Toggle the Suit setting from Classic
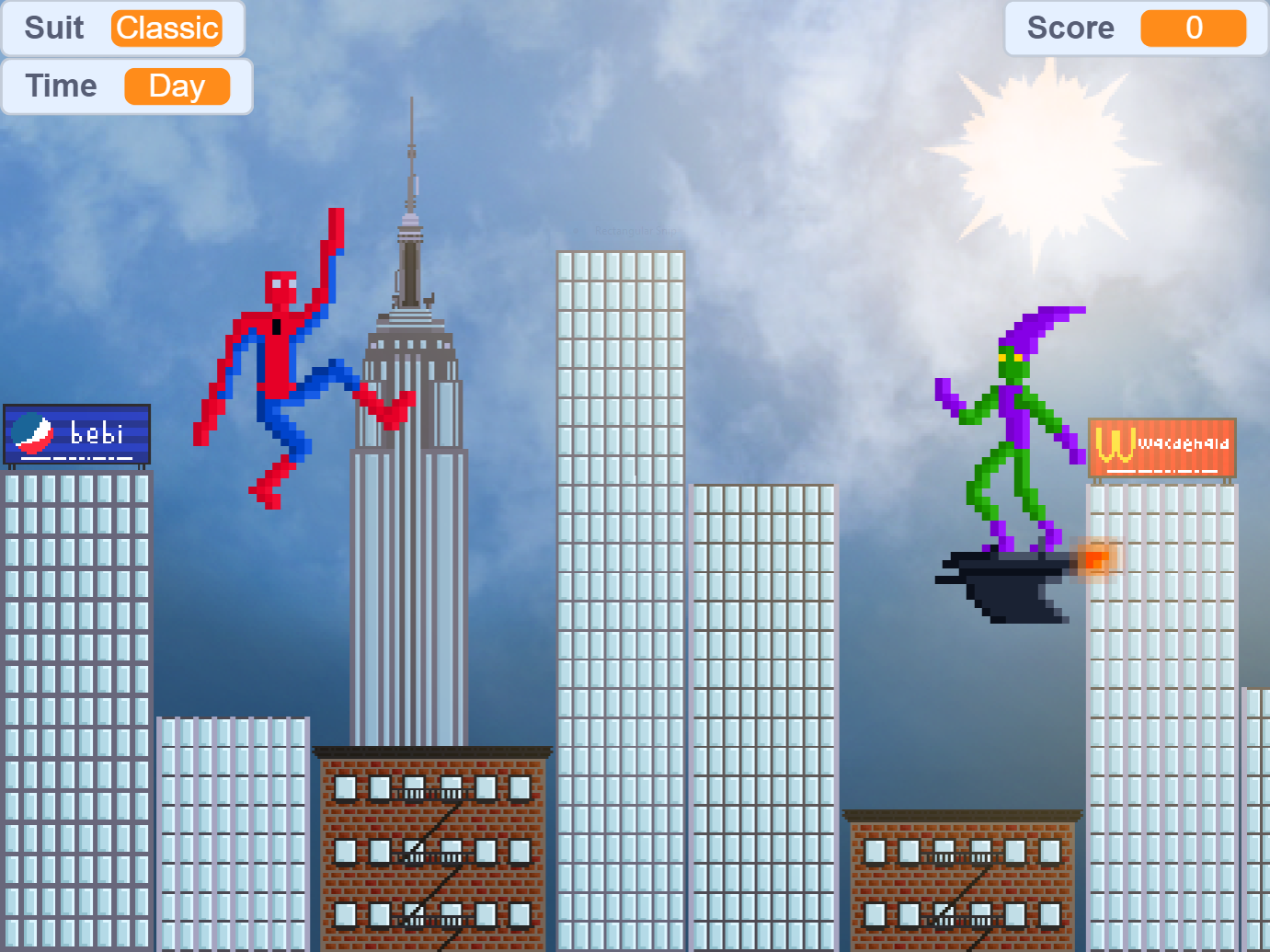 (166, 29)
